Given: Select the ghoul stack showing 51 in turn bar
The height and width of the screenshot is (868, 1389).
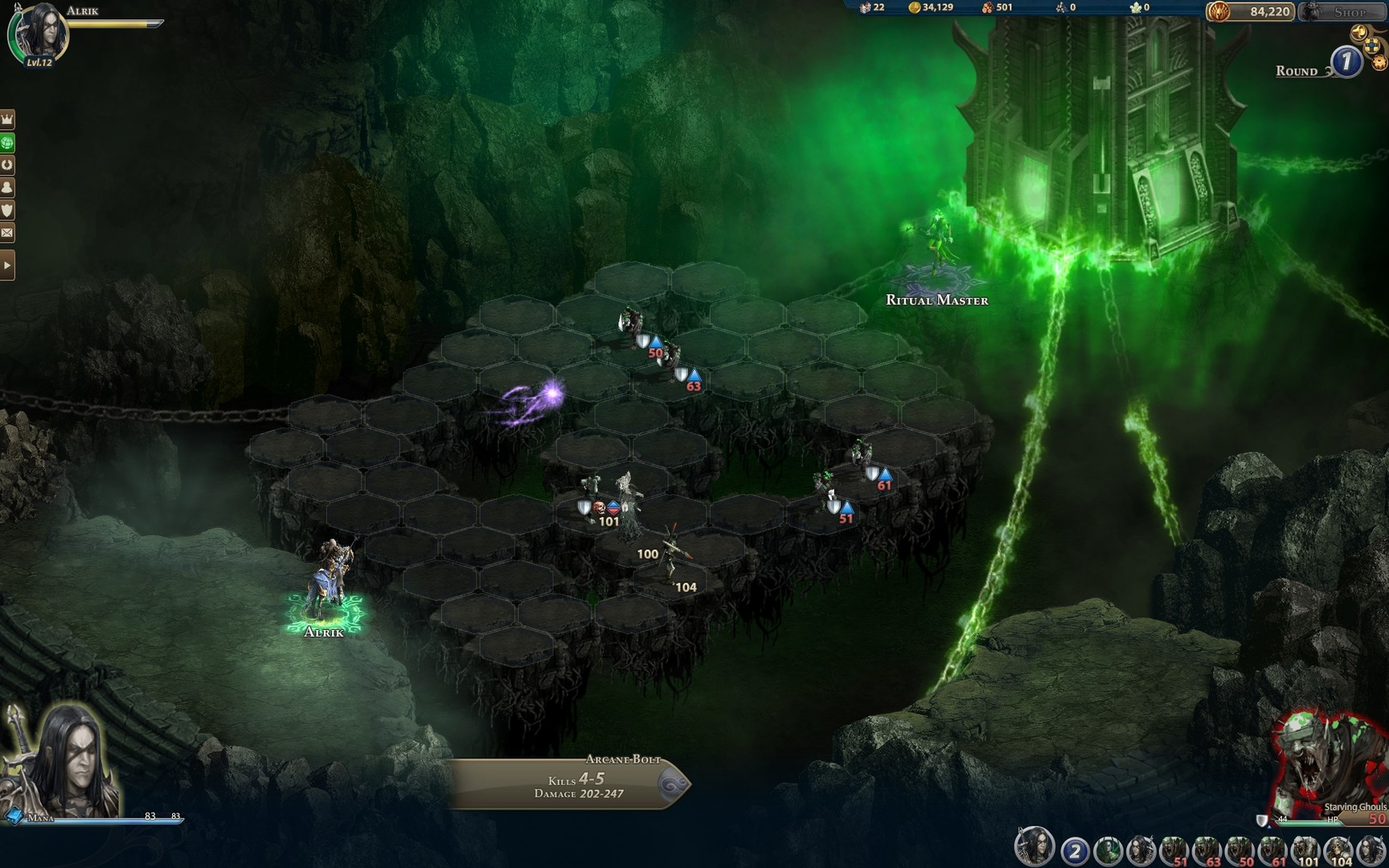Looking at the screenshot, I should [x=1174, y=850].
